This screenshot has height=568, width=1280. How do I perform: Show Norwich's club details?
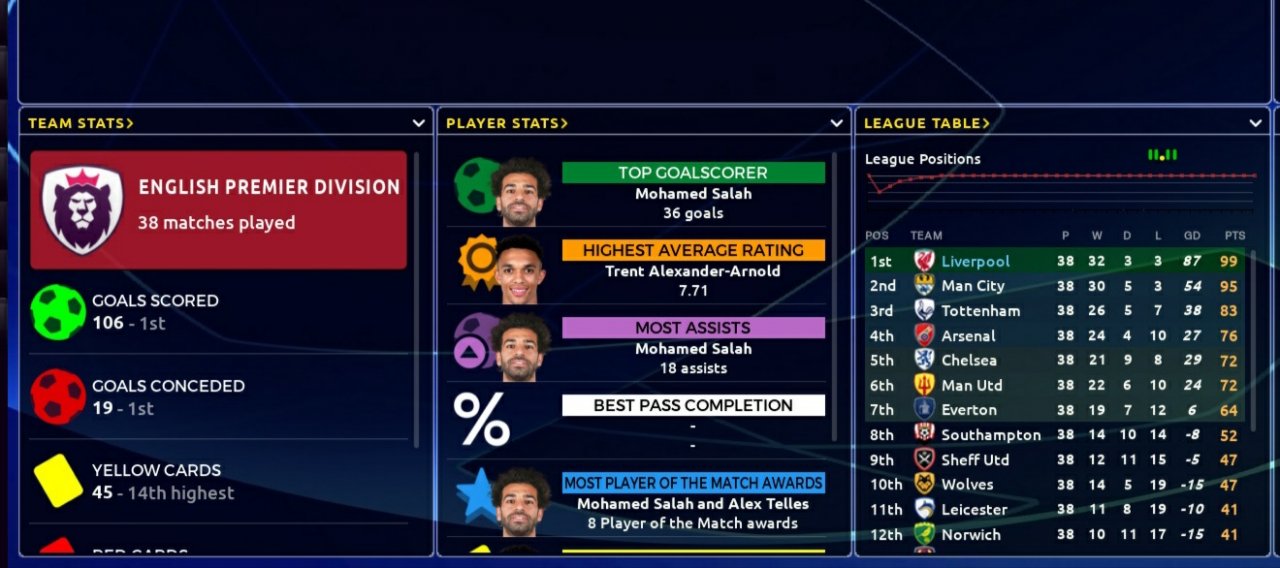(x=970, y=534)
